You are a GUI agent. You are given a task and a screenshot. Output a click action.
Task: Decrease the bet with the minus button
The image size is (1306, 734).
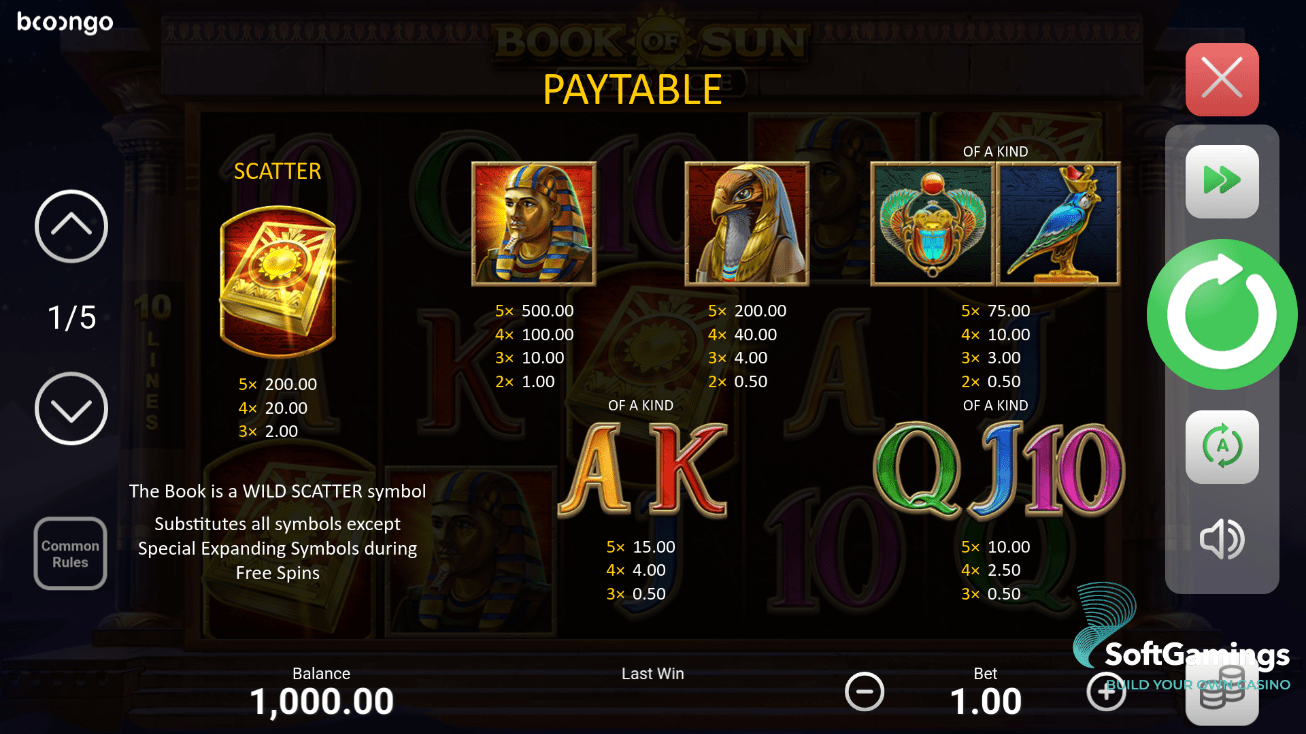pyautogui.click(x=864, y=692)
